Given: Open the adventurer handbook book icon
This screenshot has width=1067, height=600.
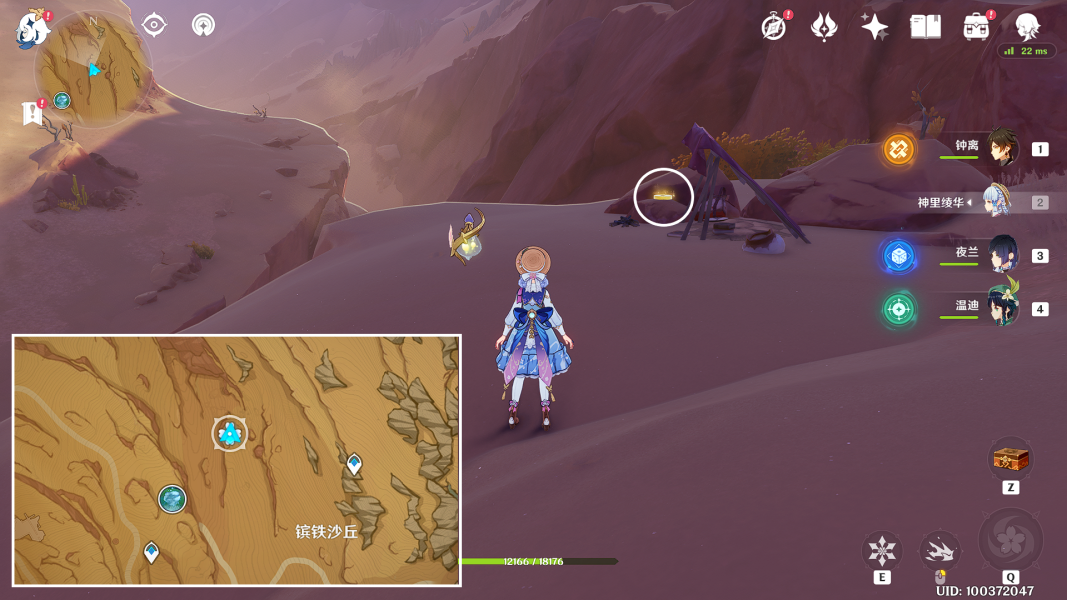Looking at the screenshot, I should point(925,27).
